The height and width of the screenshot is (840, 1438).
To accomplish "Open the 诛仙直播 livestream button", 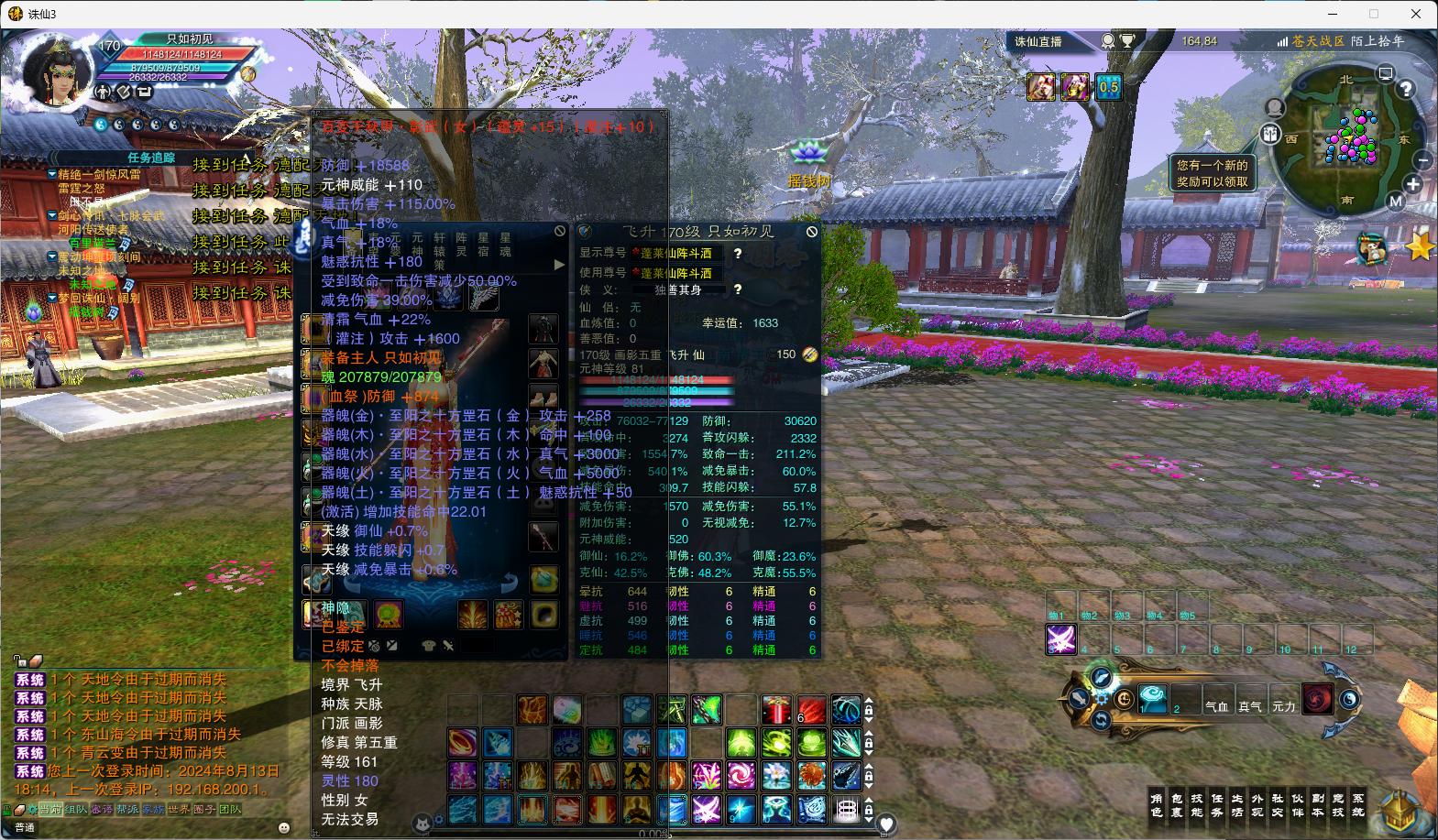I will tap(1038, 41).
